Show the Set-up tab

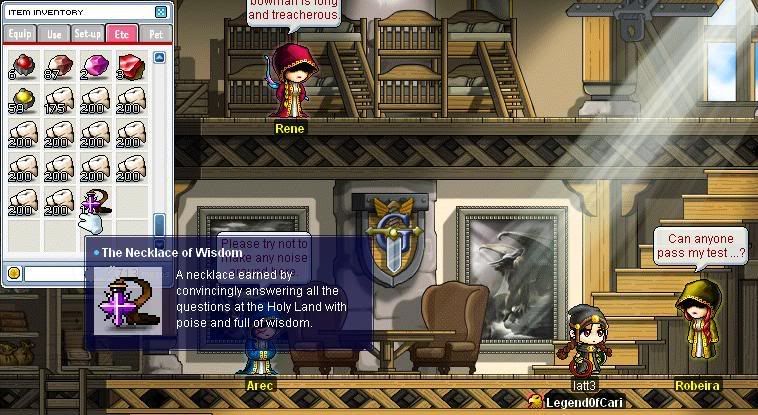click(87, 34)
